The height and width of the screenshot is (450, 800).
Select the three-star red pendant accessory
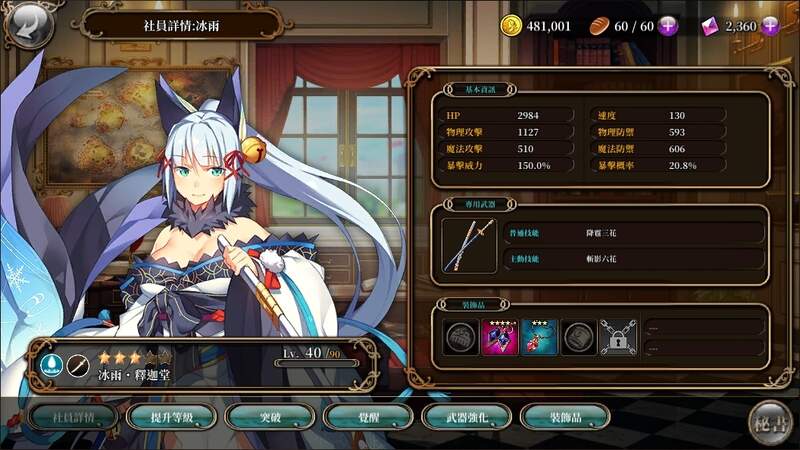pyautogui.click(x=539, y=337)
